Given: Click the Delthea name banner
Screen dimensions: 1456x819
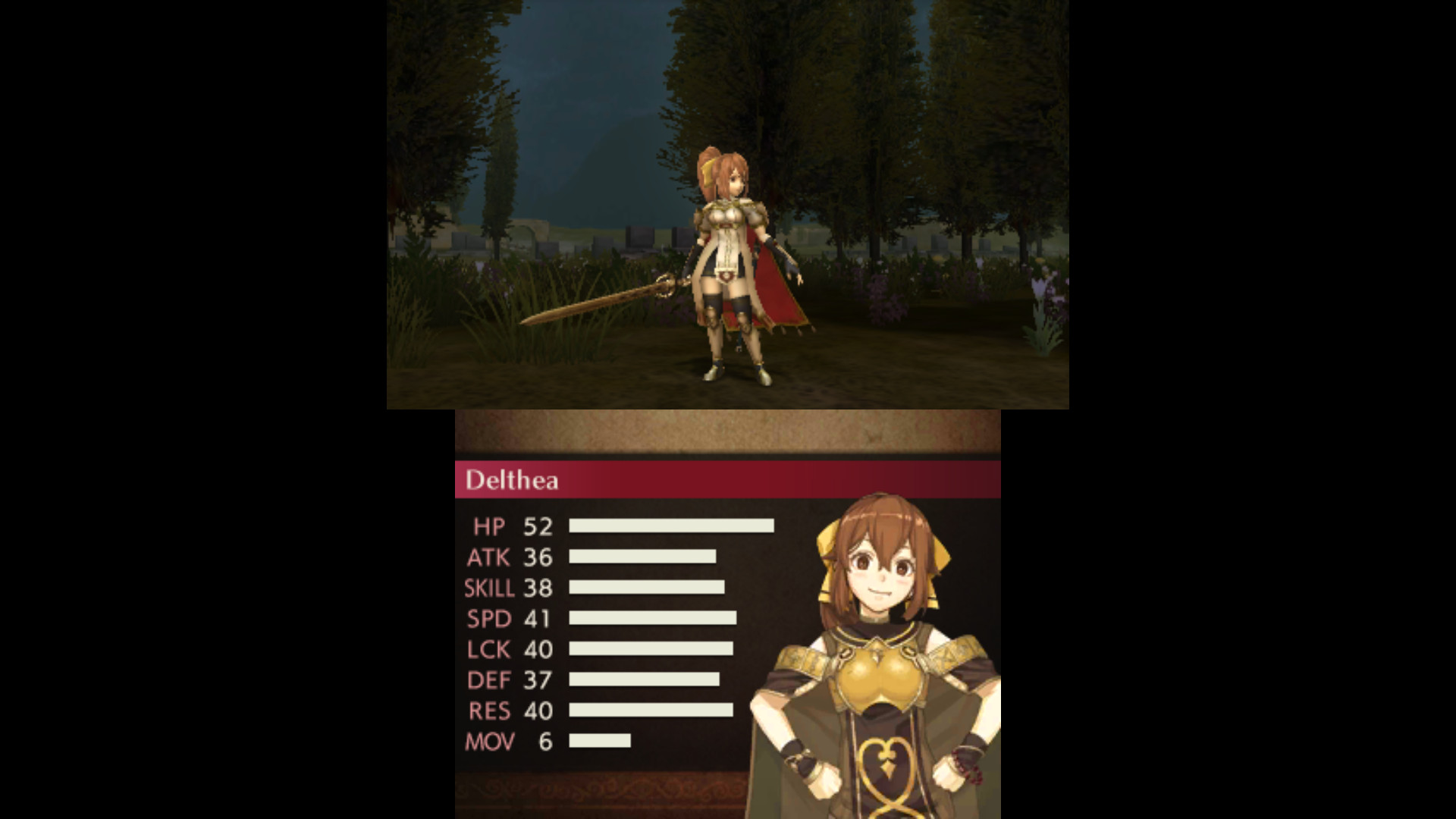Looking at the screenshot, I should pos(513,481).
